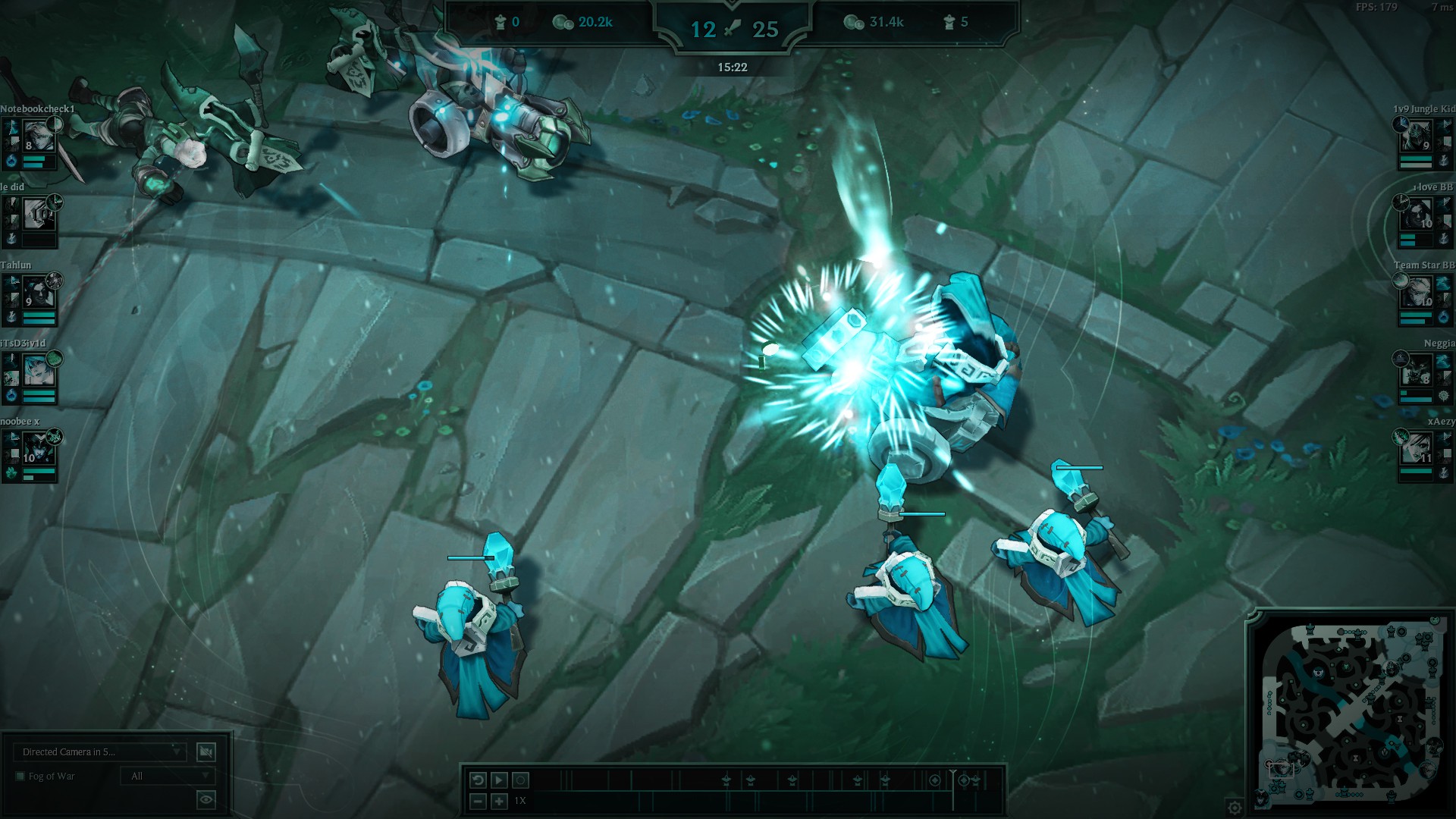Open the Directed Camera dropdown

click(x=99, y=752)
